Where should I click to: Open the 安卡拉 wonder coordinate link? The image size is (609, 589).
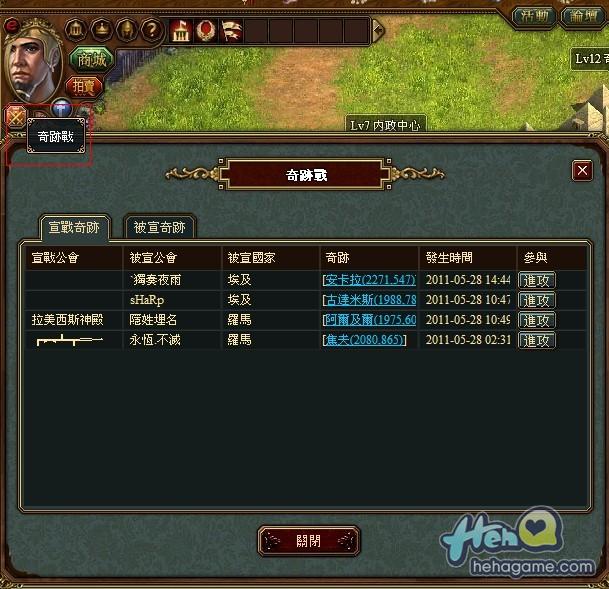(369, 280)
